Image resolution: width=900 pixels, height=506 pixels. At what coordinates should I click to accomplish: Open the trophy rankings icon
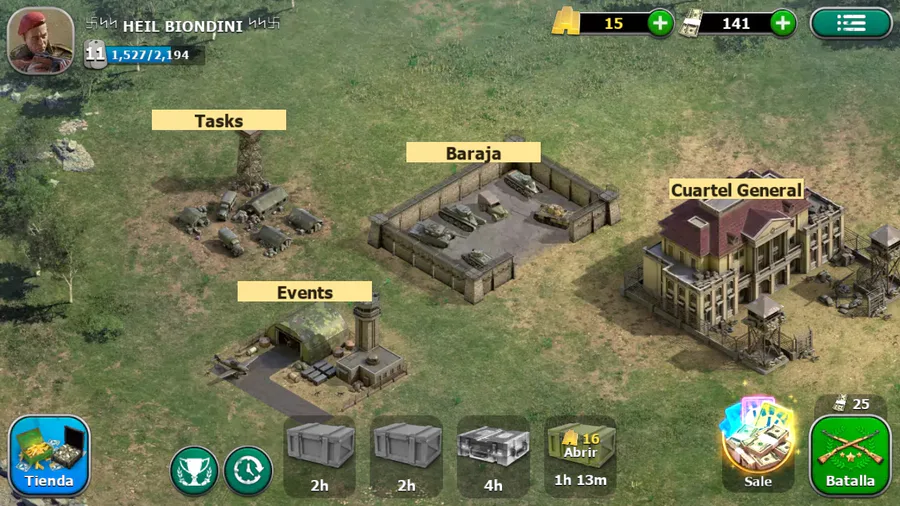(194, 470)
